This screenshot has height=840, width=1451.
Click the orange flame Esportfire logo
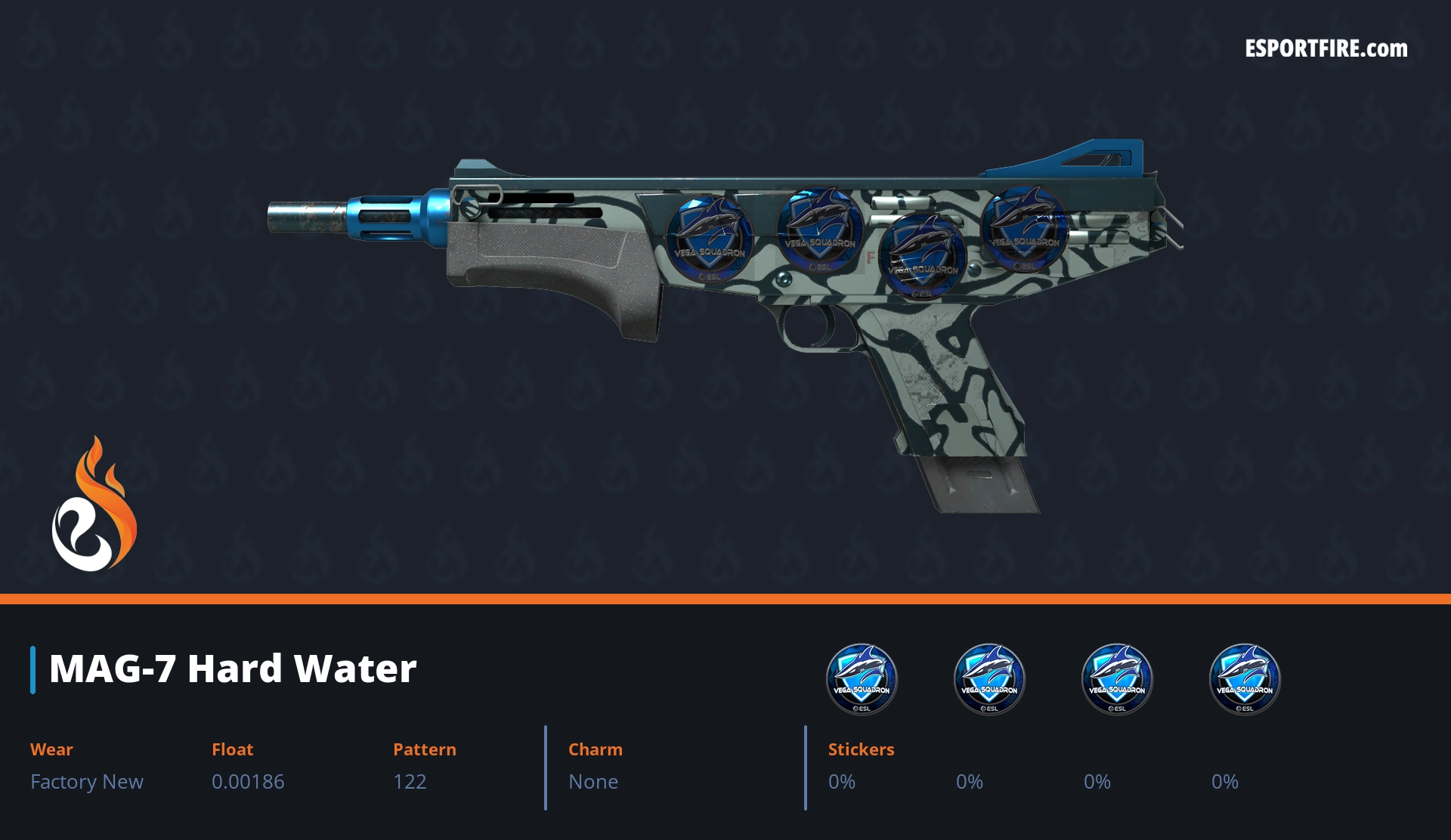(94, 505)
